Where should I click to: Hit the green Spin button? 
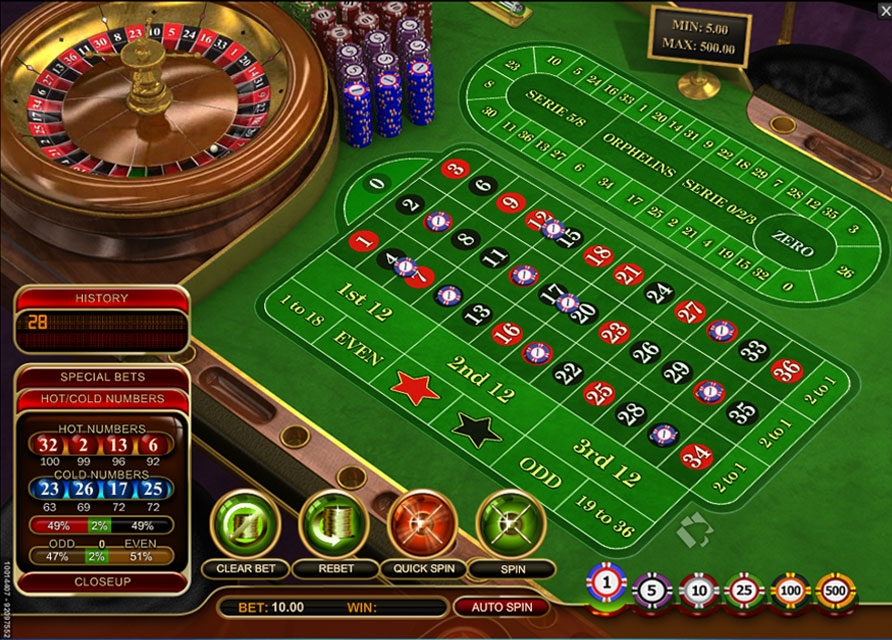click(511, 522)
